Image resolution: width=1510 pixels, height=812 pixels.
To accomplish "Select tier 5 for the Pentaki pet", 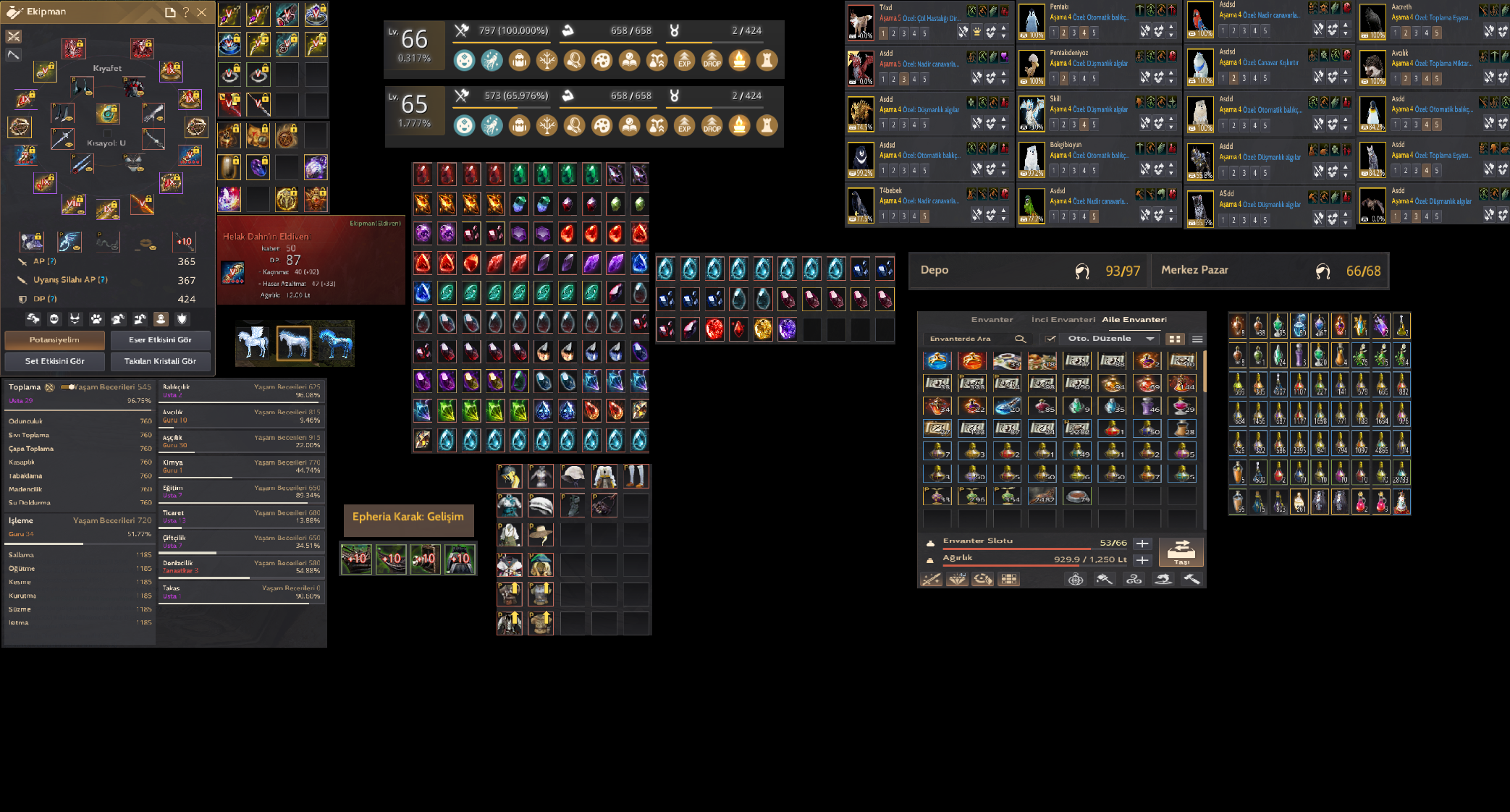I will (1094, 33).
